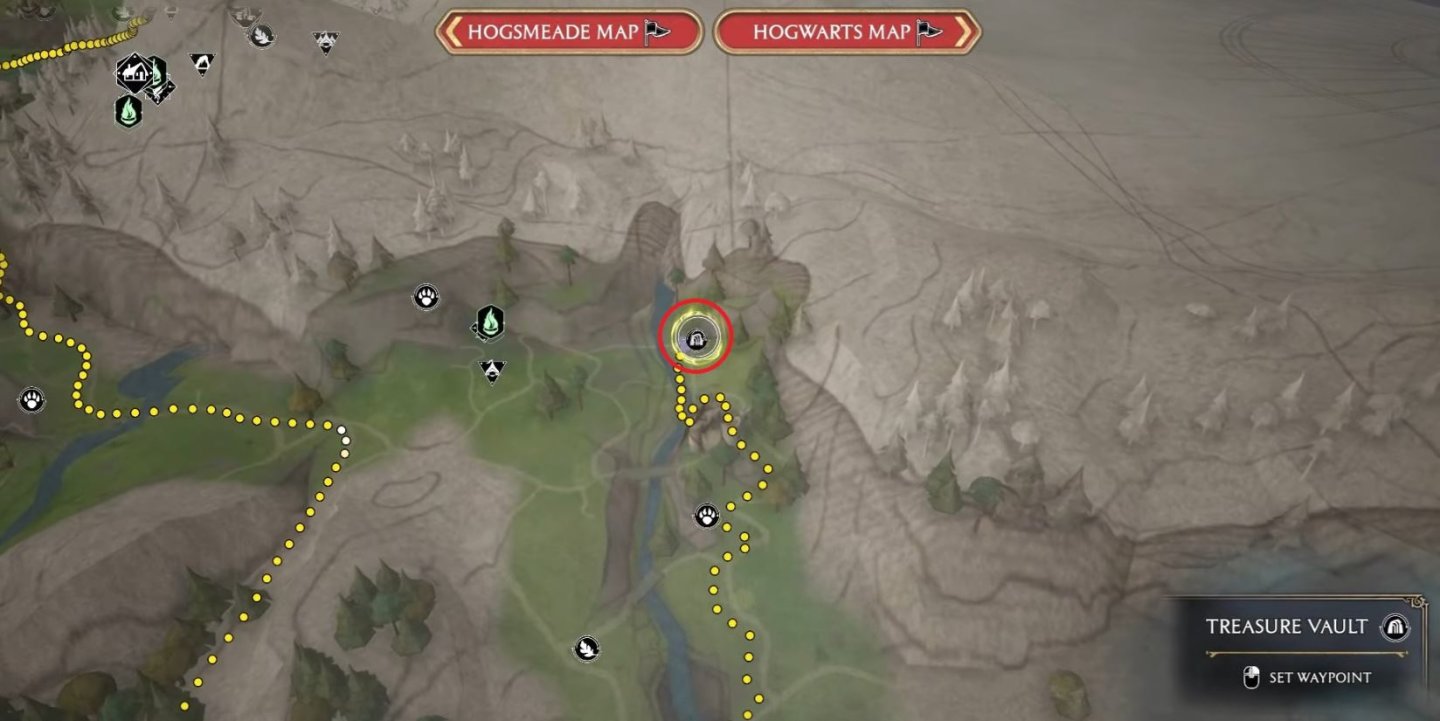Click the paw print icon along the yellow trail
This screenshot has height=721, width=1440.
point(705,516)
